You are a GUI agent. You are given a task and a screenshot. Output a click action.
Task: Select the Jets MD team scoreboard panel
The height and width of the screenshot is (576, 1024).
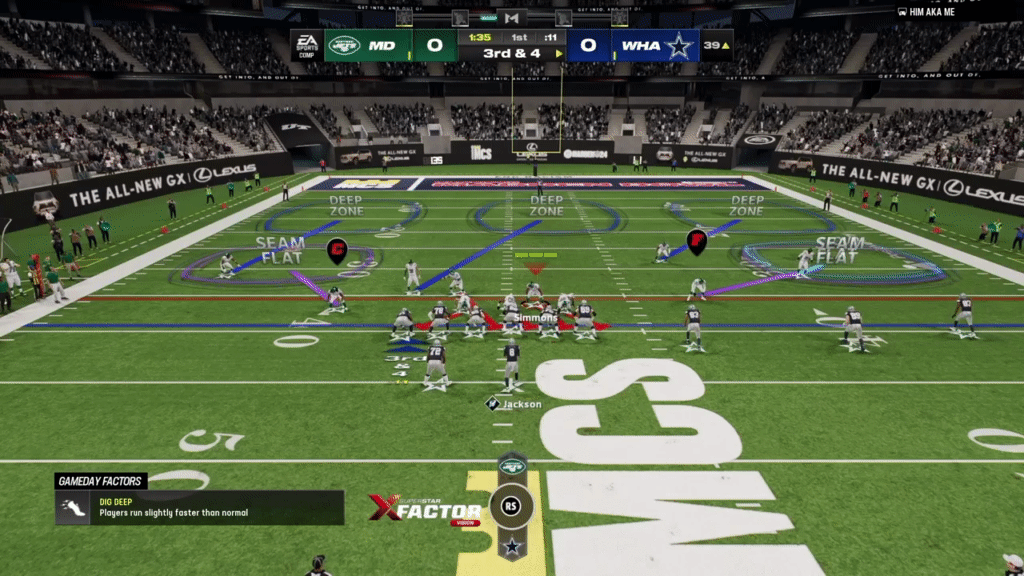pyautogui.click(x=367, y=45)
